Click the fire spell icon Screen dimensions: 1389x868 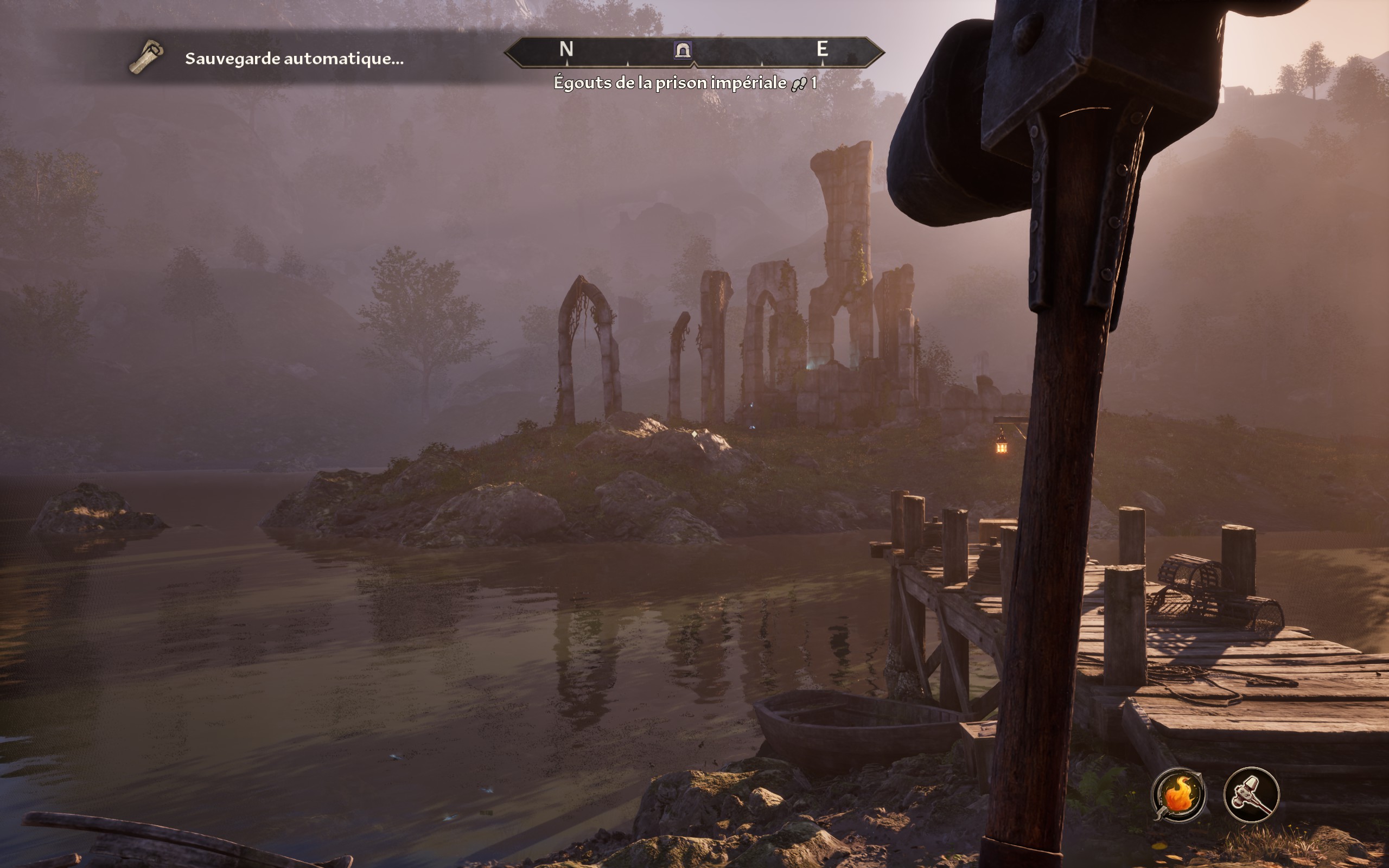click(x=1178, y=795)
